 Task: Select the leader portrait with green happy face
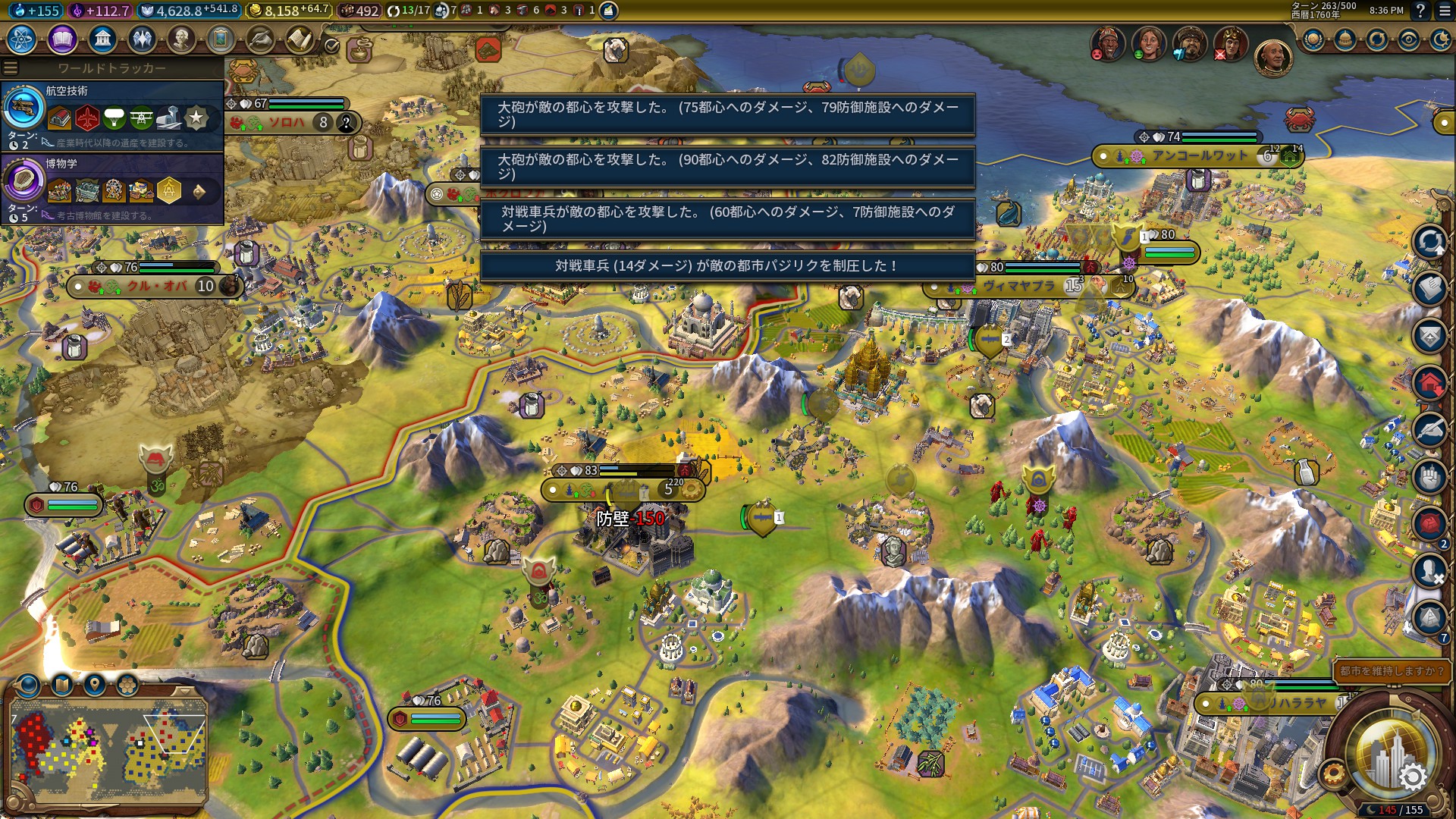click(1149, 42)
